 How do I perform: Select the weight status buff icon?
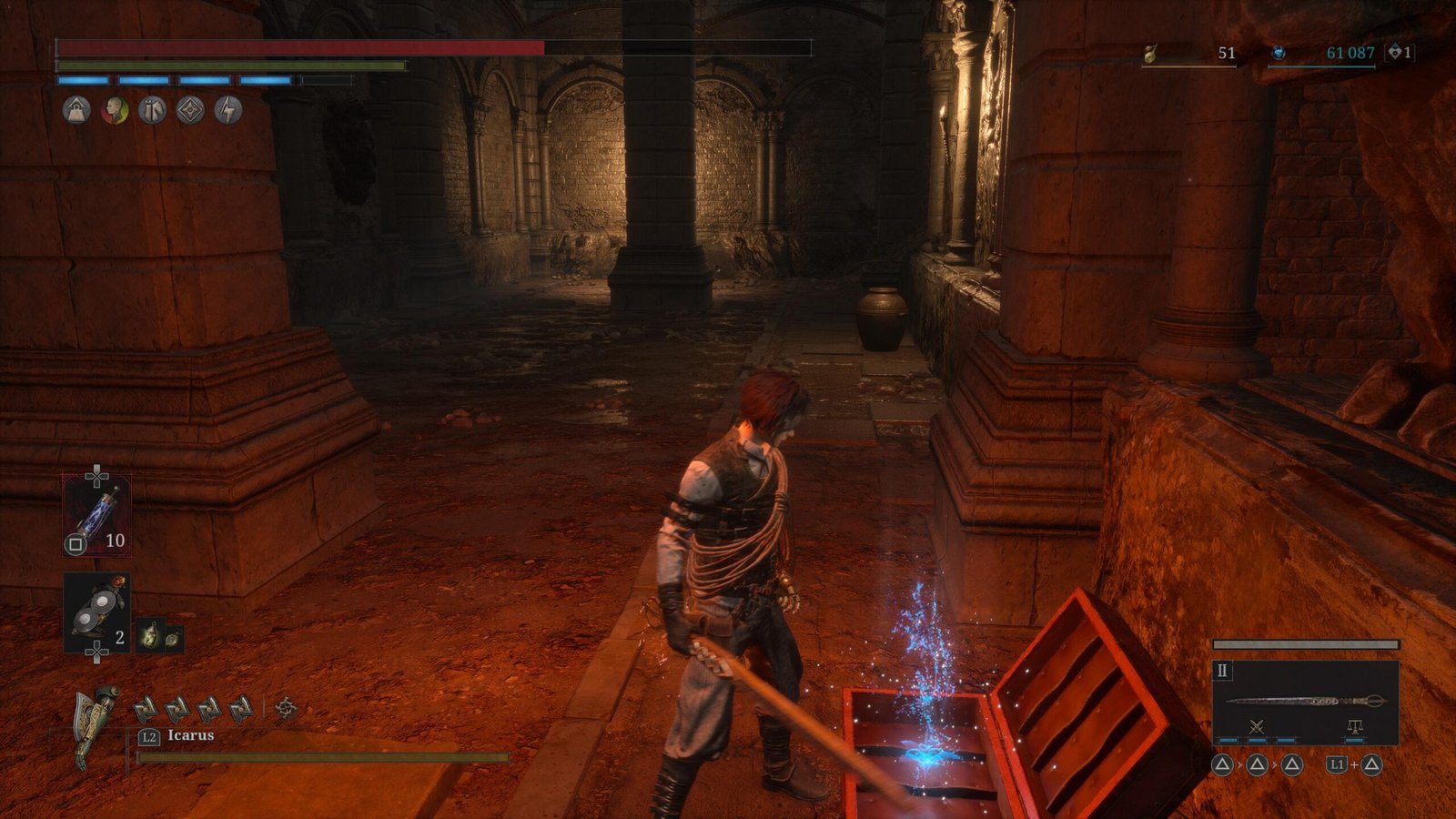click(x=76, y=111)
